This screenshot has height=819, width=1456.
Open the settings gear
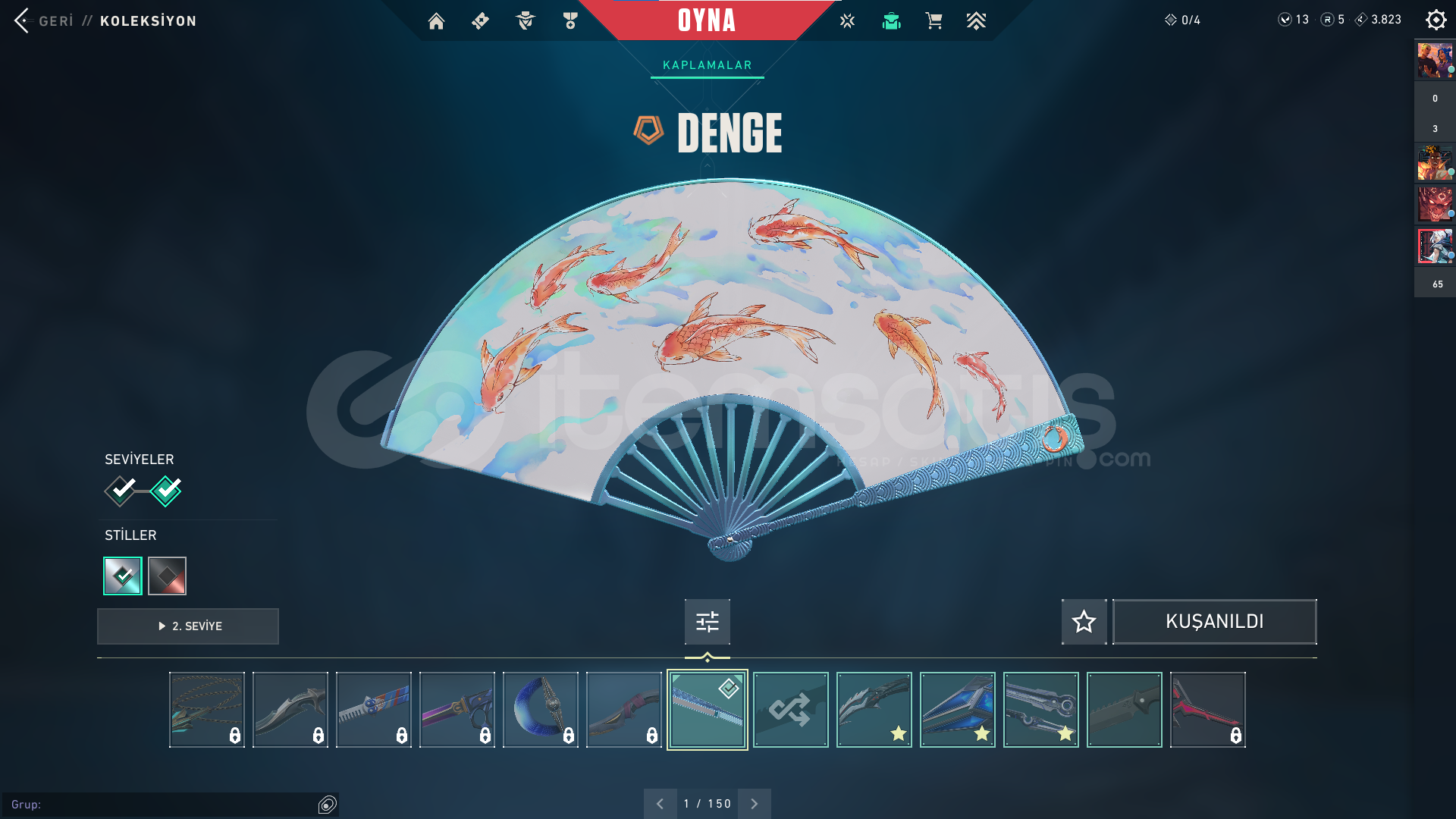click(x=1436, y=20)
